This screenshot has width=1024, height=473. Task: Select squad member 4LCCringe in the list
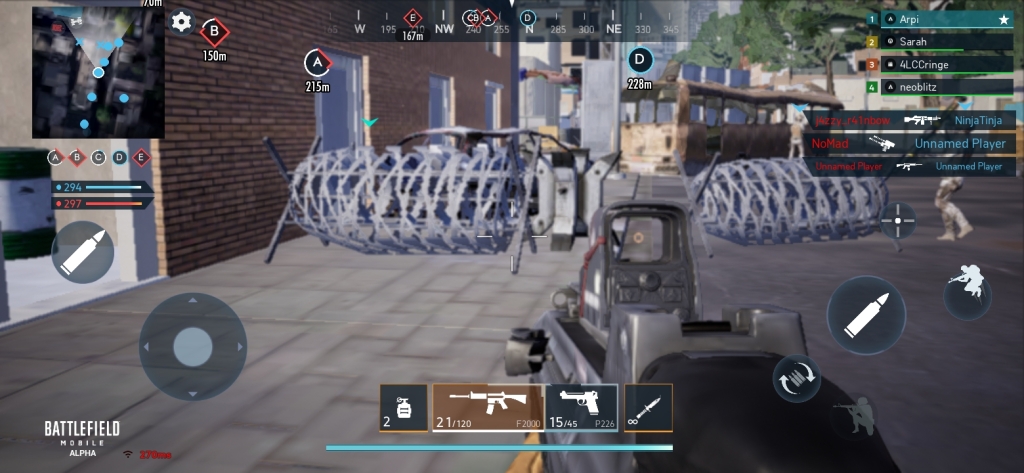click(x=940, y=65)
